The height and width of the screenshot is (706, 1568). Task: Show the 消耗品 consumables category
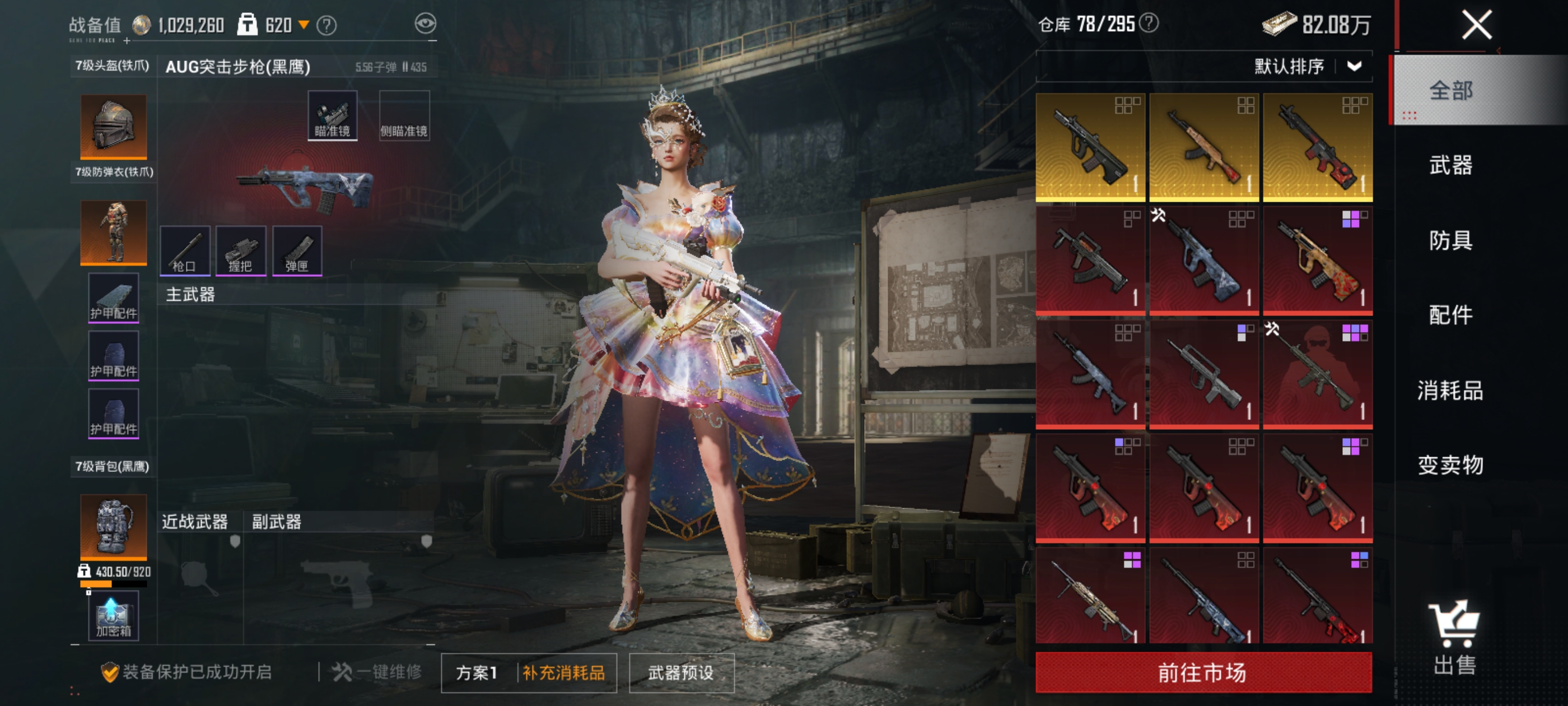[1450, 390]
